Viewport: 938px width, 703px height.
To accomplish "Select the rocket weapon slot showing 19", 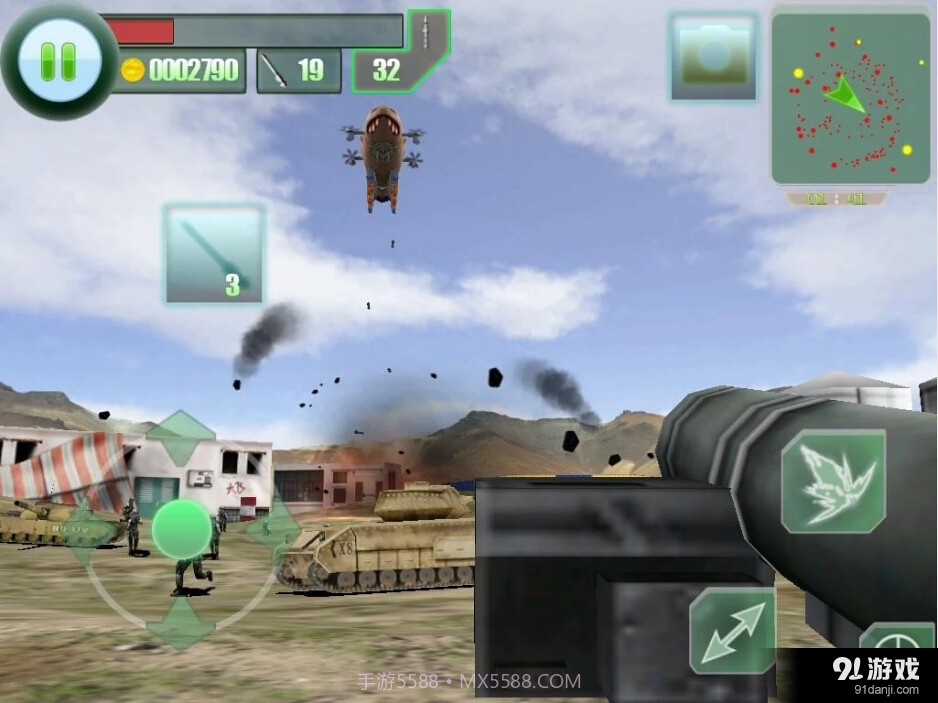I will coord(298,70).
